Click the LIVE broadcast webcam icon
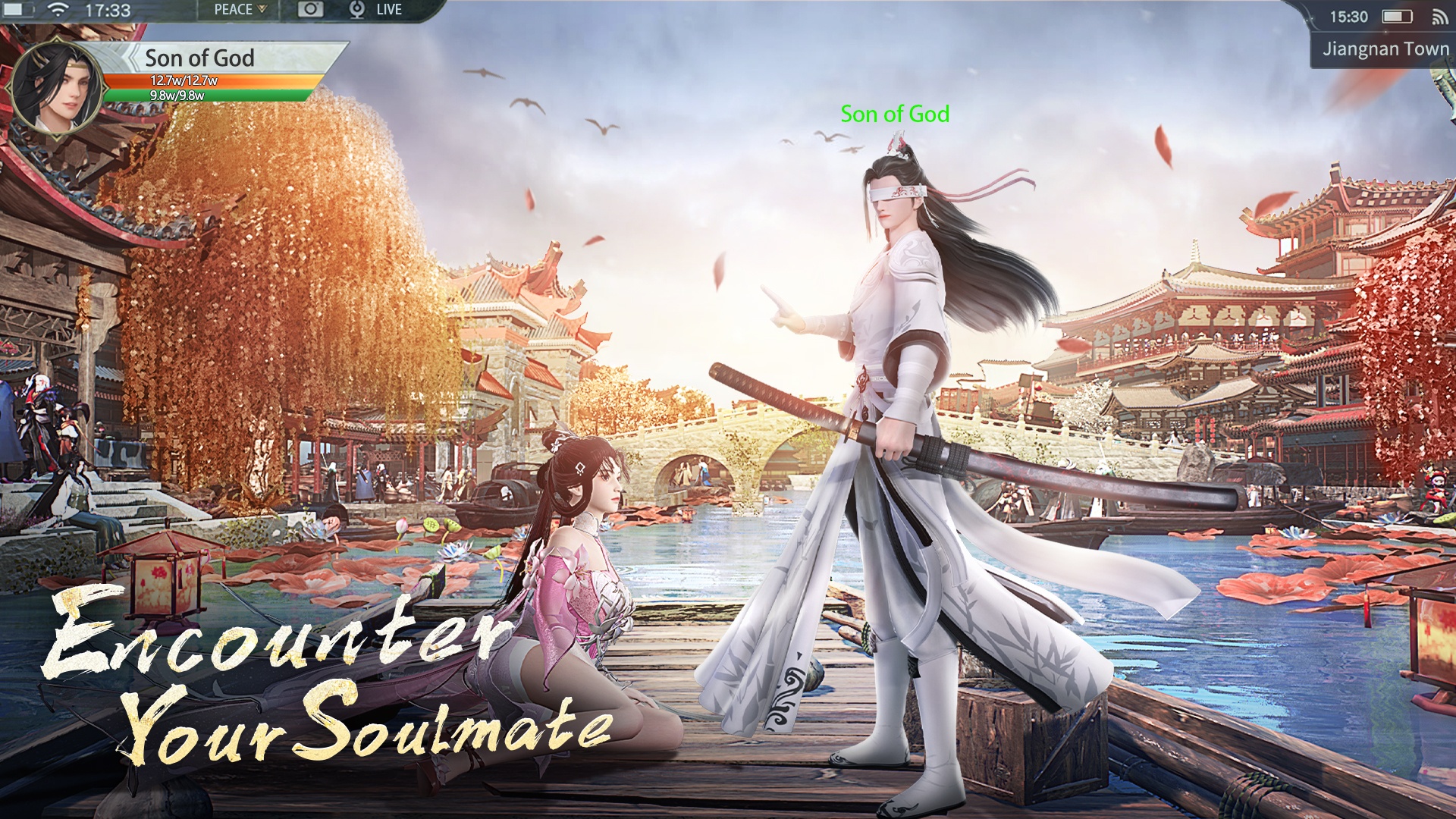1456x819 pixels. click(x=356, y=9)
